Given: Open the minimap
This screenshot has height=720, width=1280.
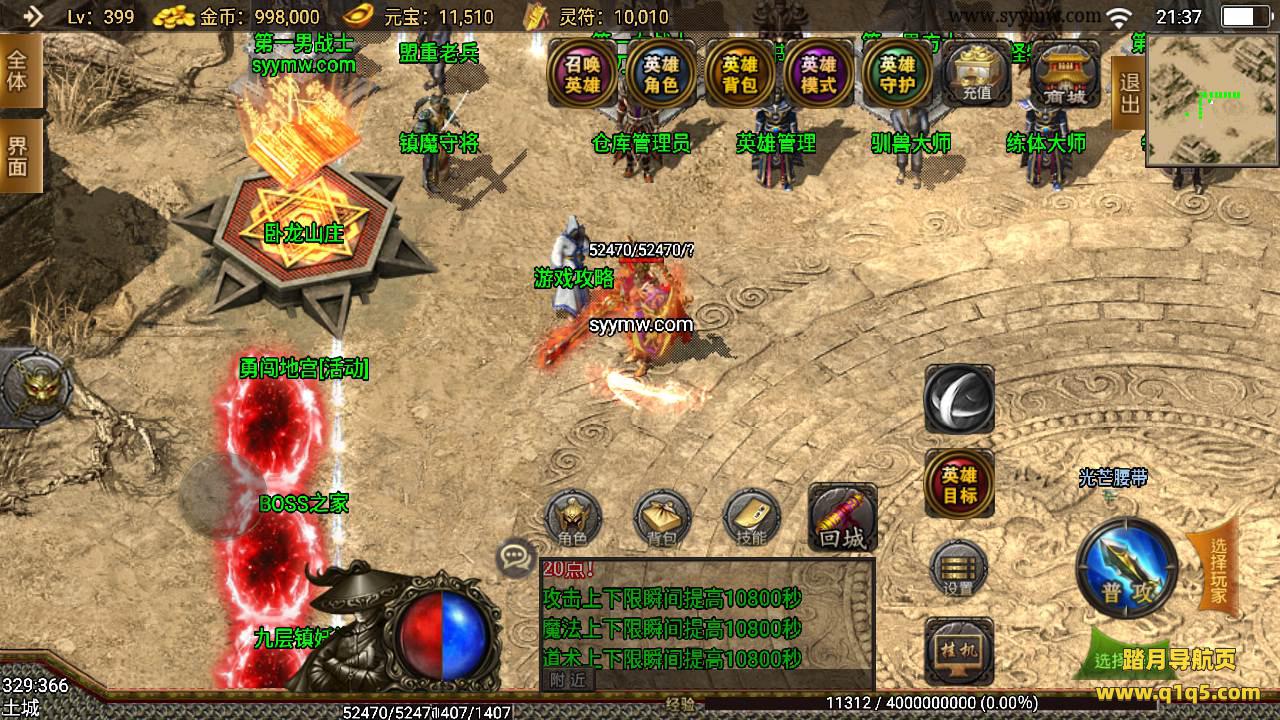Looking at the screenshot, I should point(1212,99).
